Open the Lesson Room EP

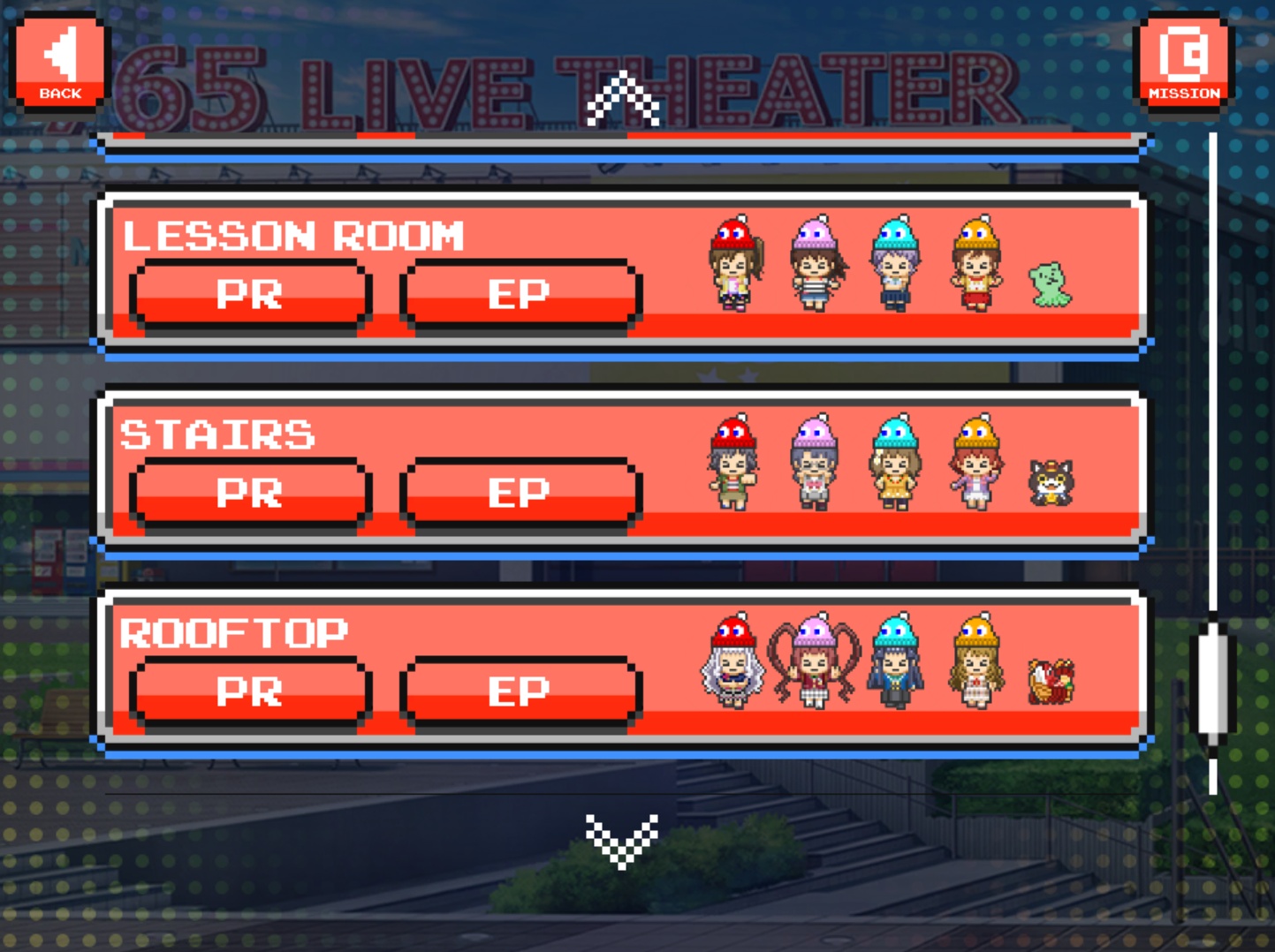pyautogui.click(x=520, y=295)
